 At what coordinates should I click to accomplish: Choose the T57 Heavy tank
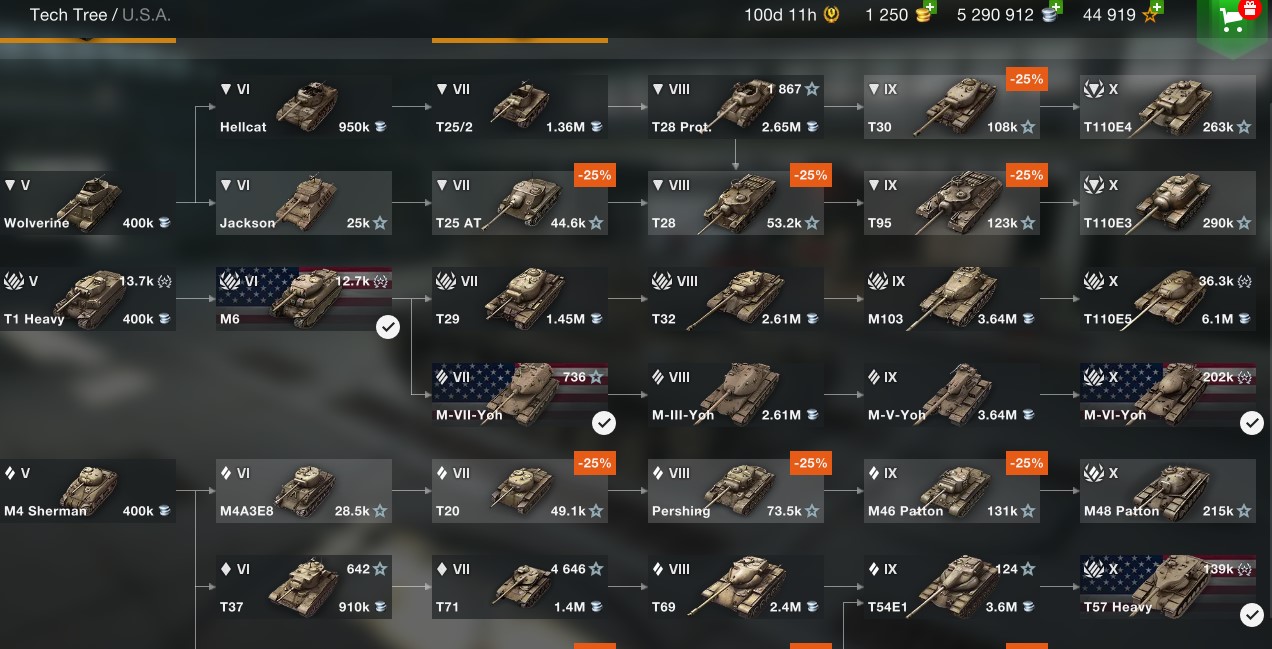pyautogui.click(x=1168, y=587)
